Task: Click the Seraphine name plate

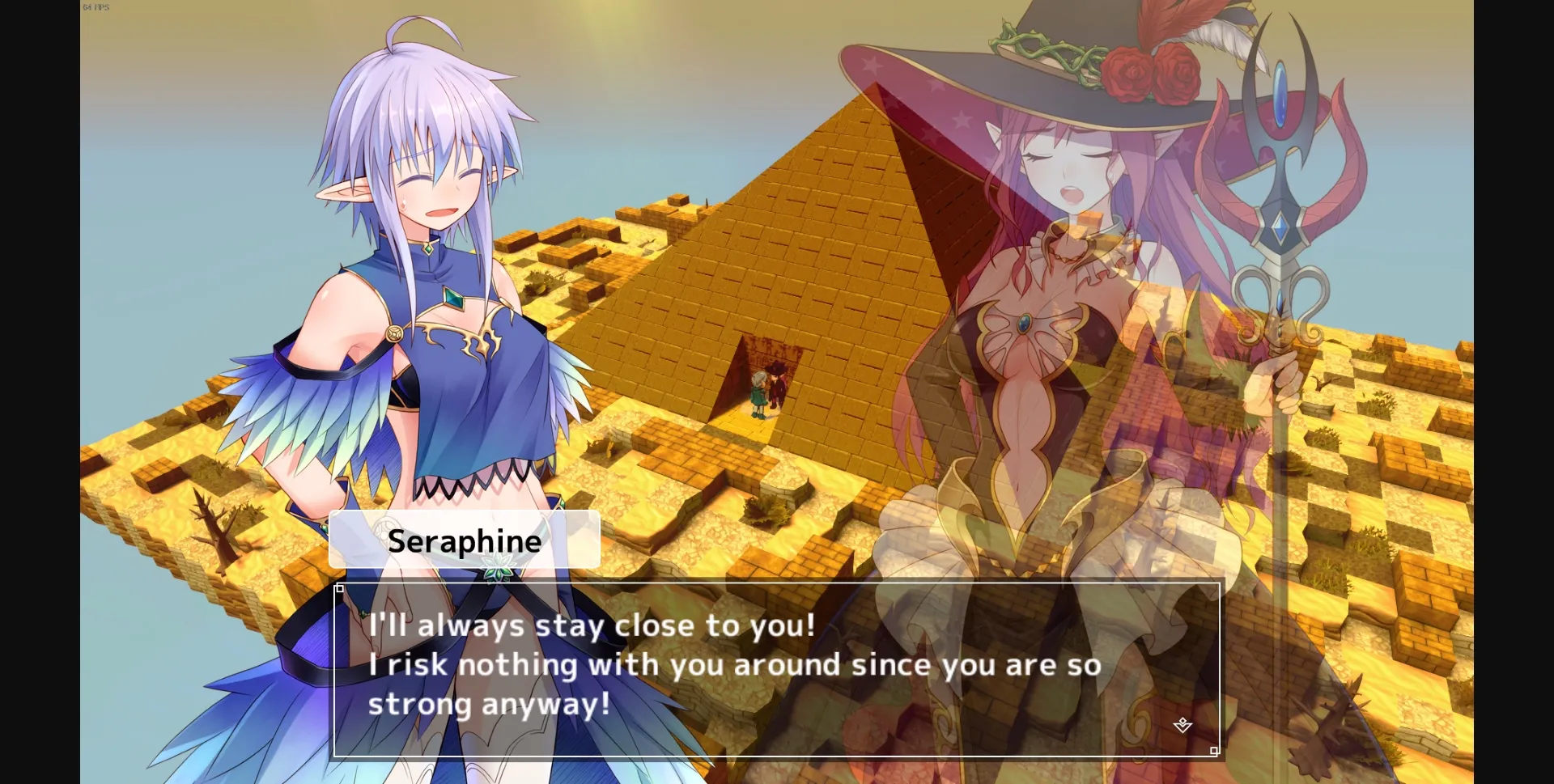Action: tap(465, 540)
